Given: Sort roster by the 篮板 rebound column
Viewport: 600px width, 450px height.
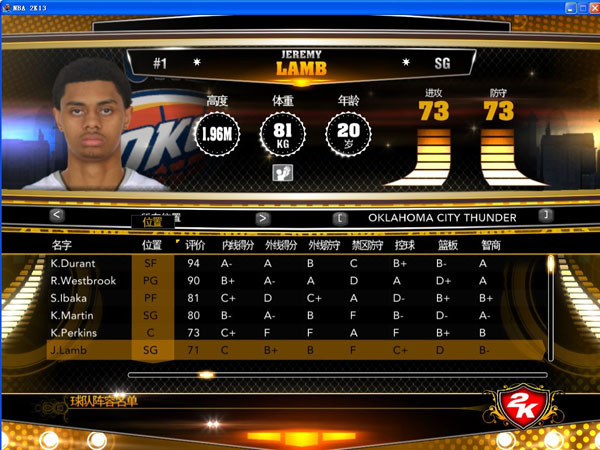Looking at the screenshot, I should [447, 244].
